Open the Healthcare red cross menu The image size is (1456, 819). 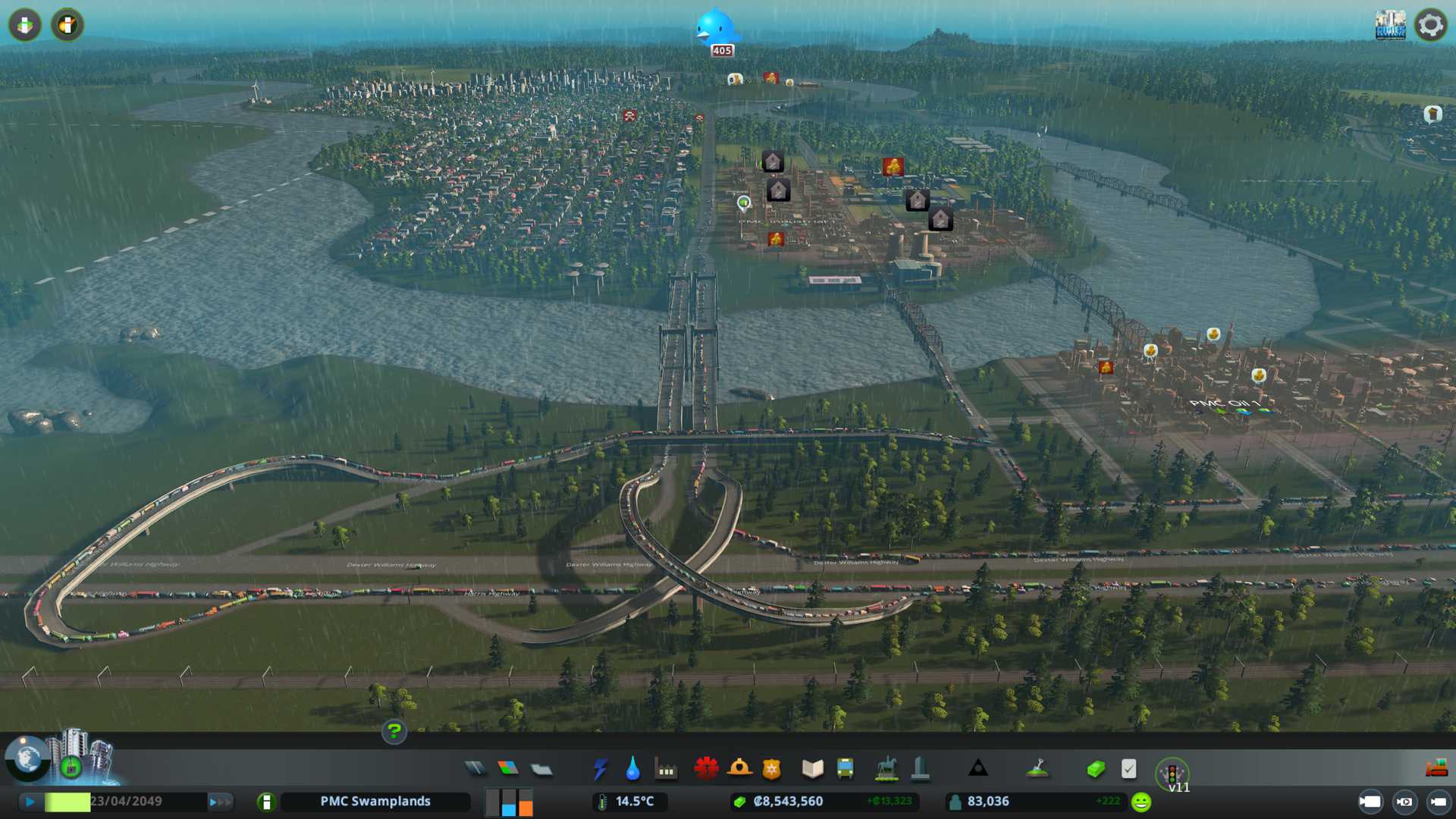(706, 769)
